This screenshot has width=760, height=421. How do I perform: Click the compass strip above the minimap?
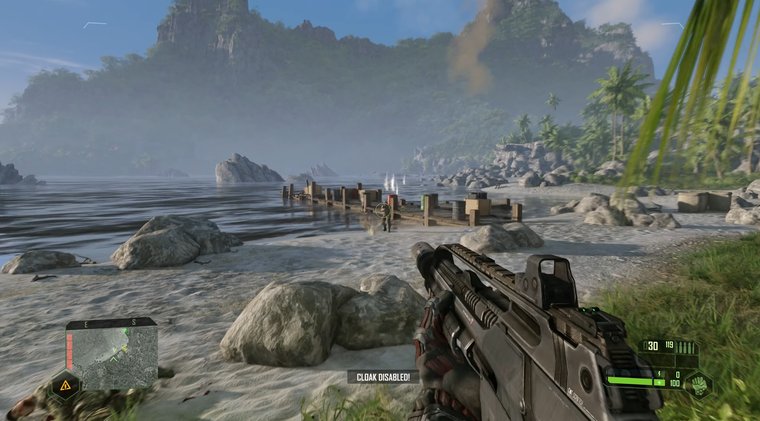111,323
